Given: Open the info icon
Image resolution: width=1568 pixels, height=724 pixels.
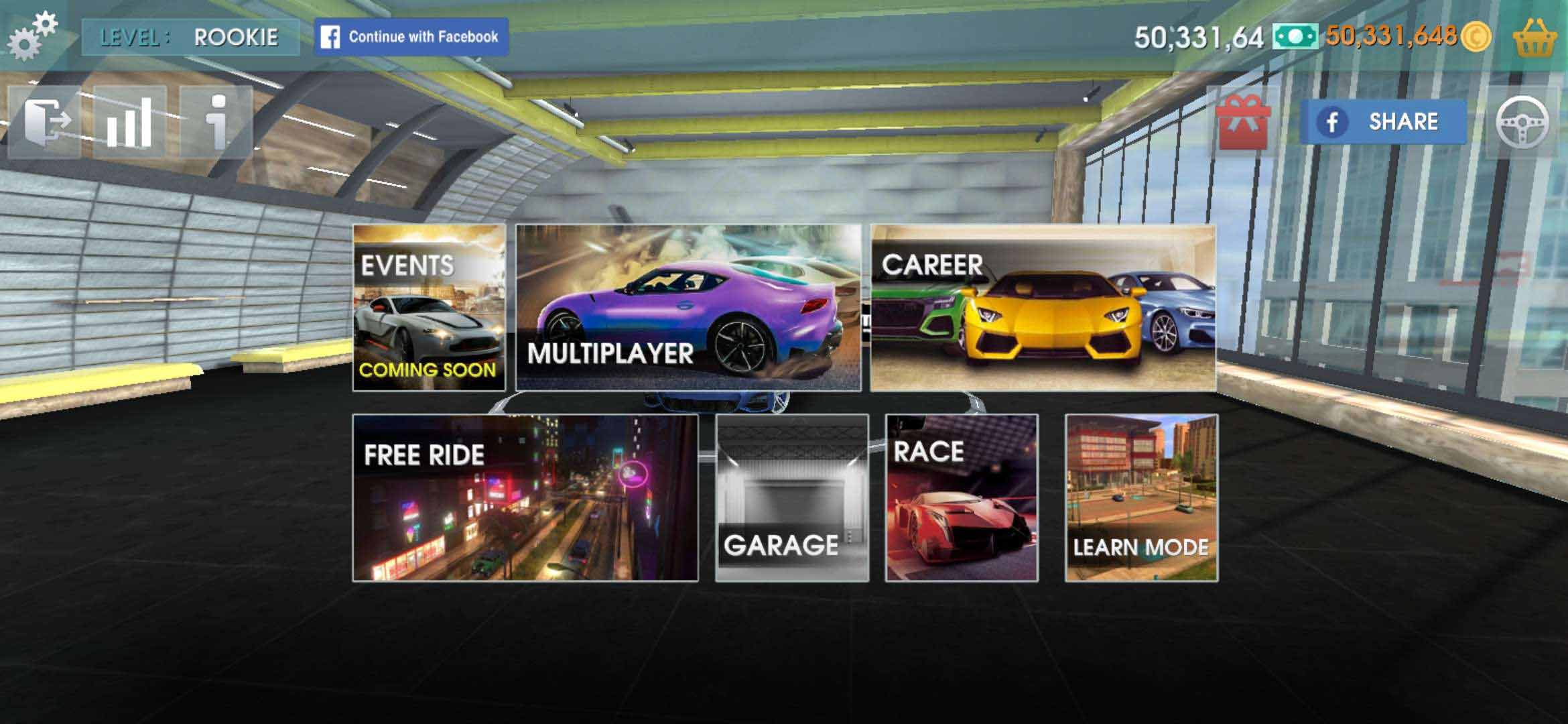Looking at the screenshot, I should [x=216, y=122].
